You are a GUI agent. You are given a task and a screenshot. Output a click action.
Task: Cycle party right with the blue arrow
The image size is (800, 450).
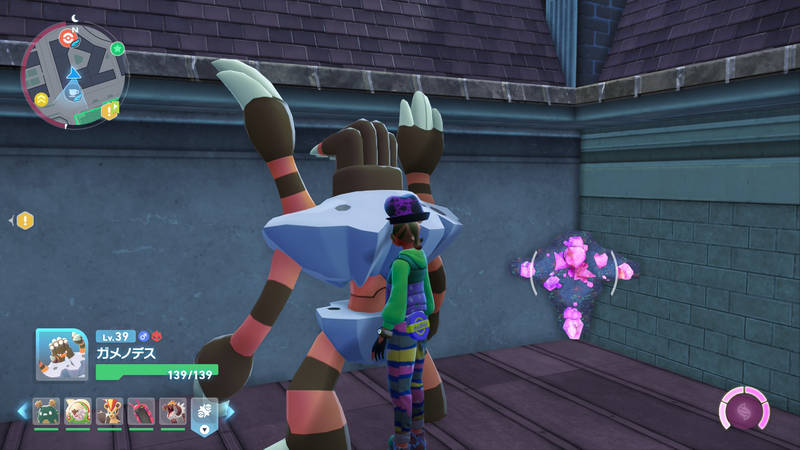(228, 411)
